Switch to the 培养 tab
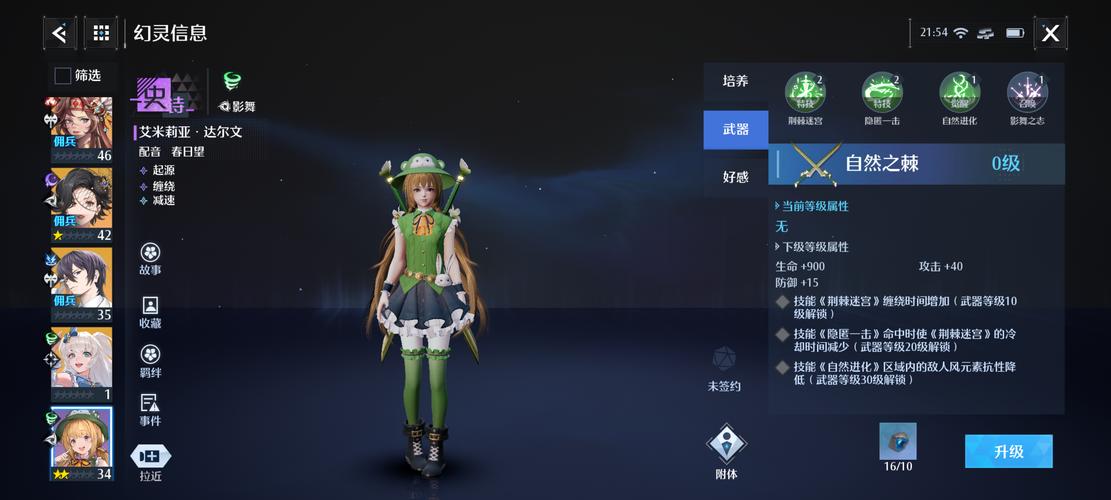This screenshot has height=500, width=1111. click(x=736, y=81)
